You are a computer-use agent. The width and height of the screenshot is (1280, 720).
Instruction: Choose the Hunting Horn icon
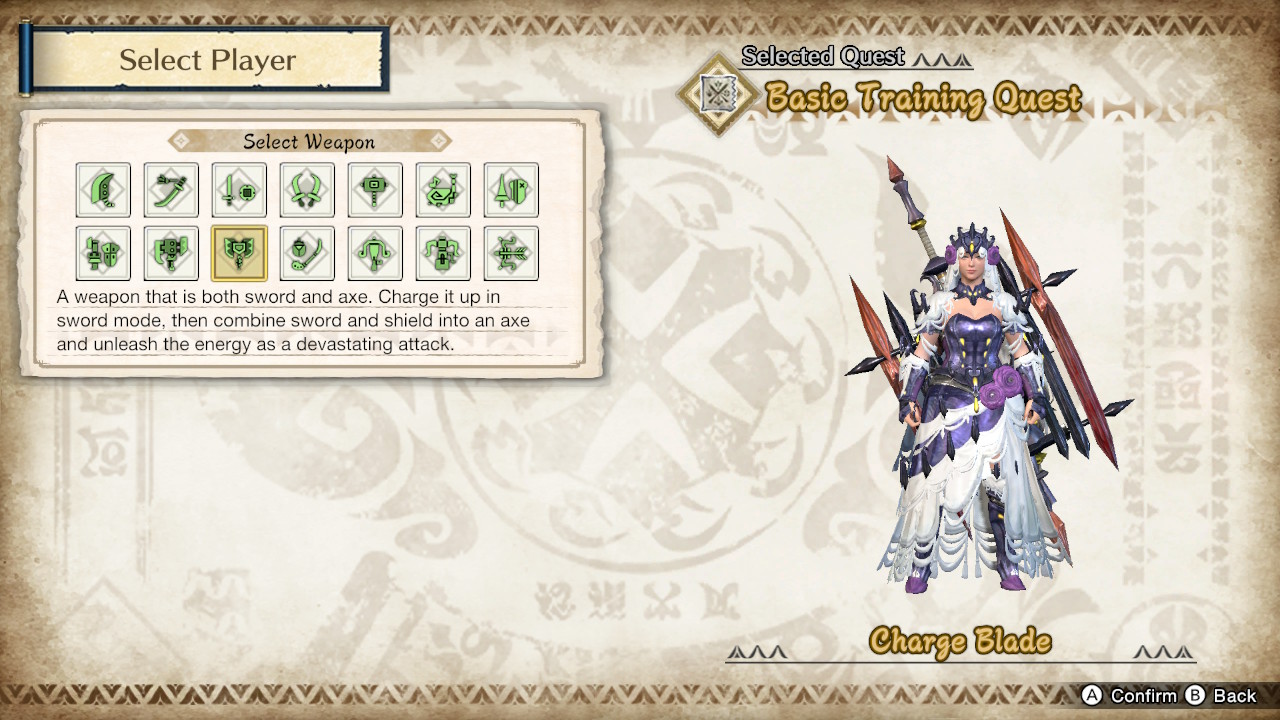click(442, 190)
